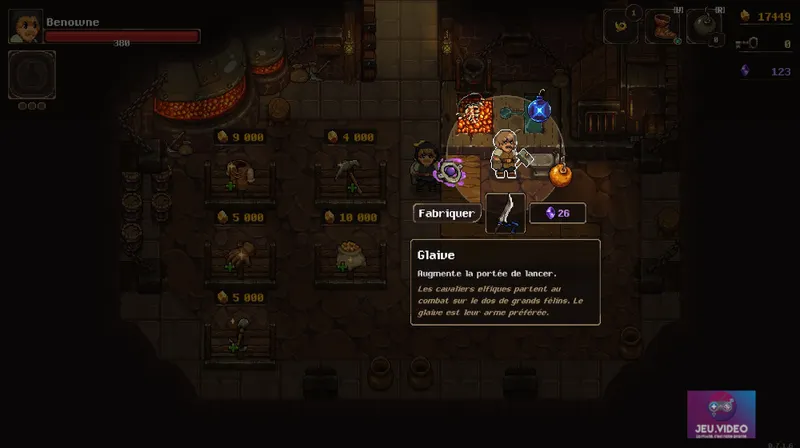Open Benowne's character portrait
800x448 pixels.
[25, 27]
